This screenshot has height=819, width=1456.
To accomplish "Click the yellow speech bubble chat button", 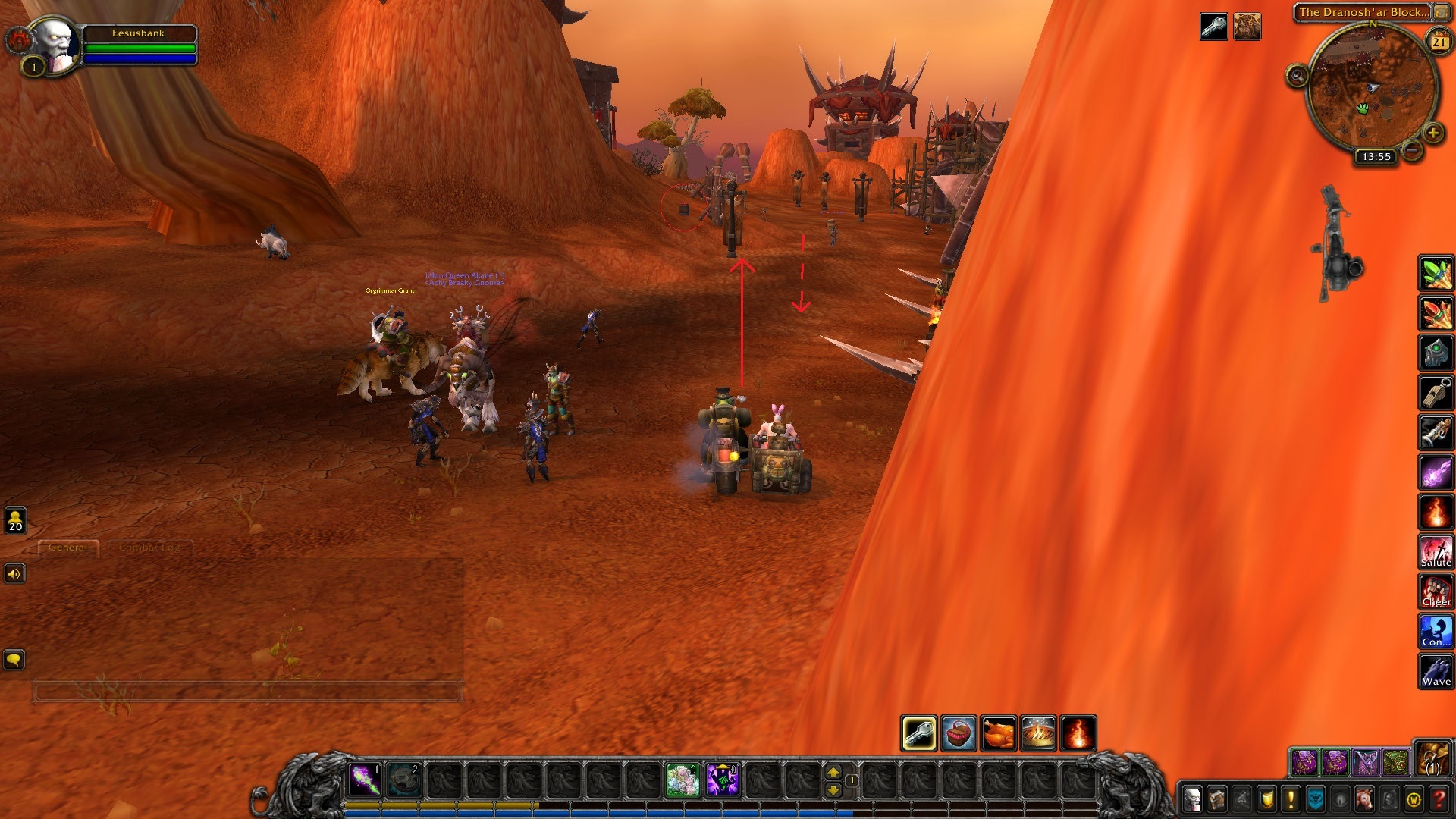I will (x=14, y=660).
